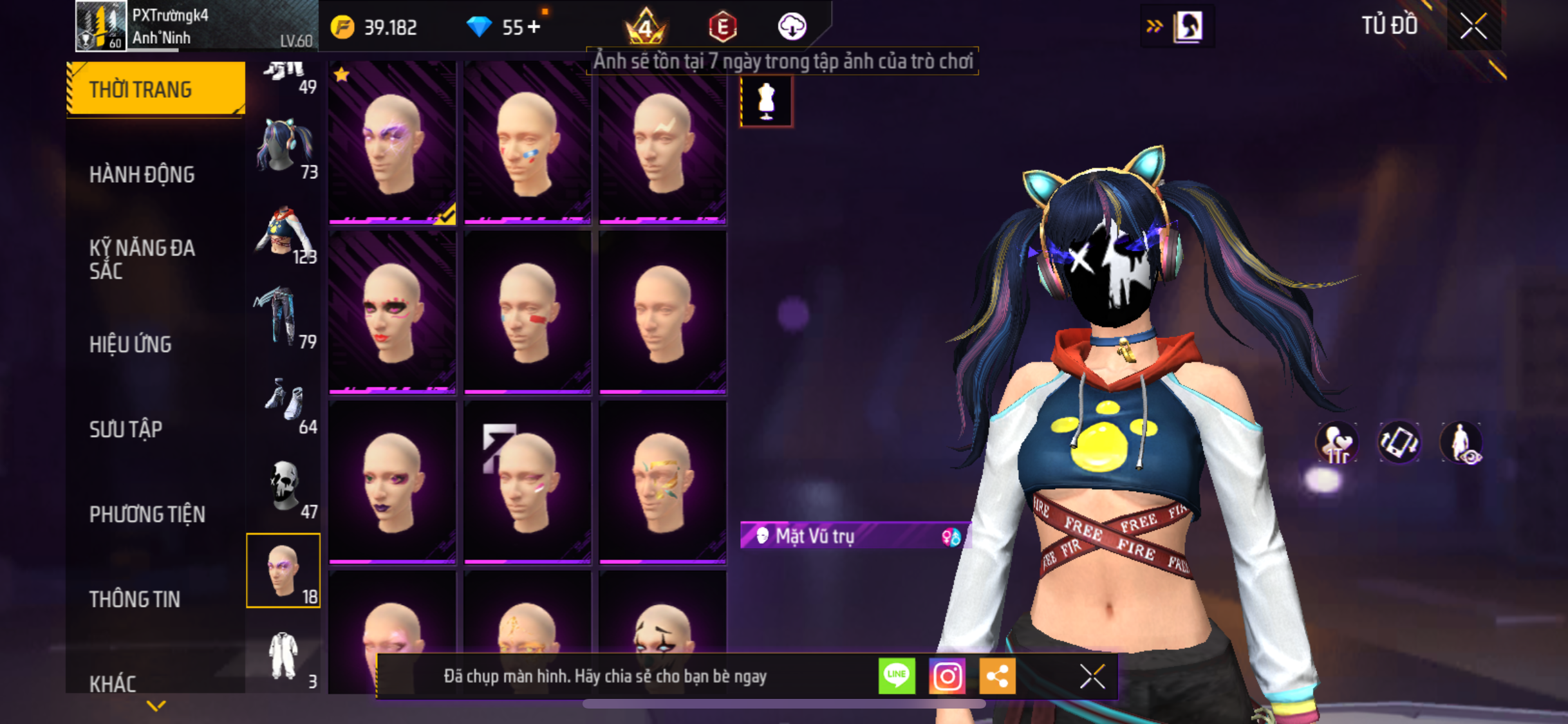Choose the face with purple lipstick
1568x724 pixels.
click(x=392, y=483)
